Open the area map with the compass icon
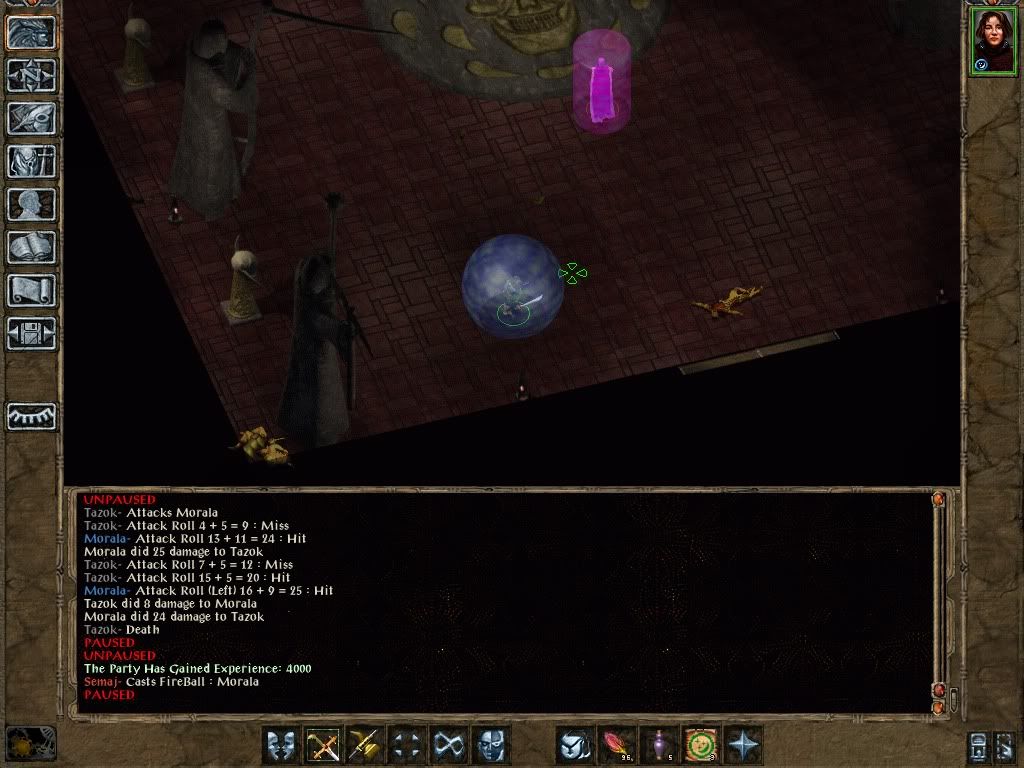Image resolution: width=1024 pixels, height=768 pixels. (31, 74)
